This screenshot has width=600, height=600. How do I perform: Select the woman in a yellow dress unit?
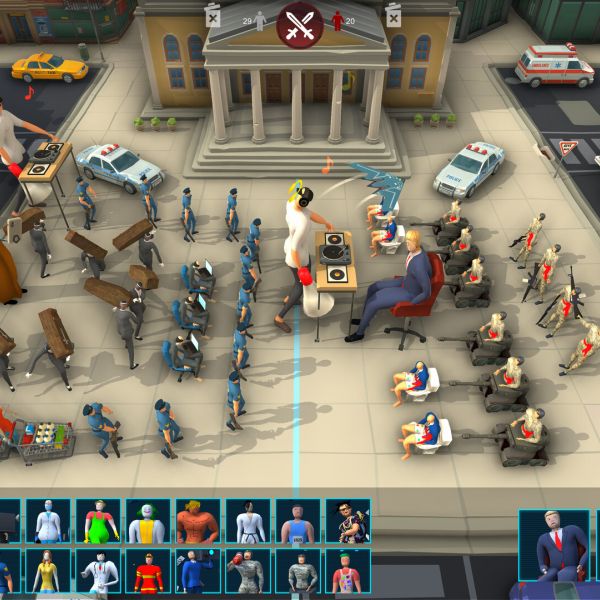(48, 571)
